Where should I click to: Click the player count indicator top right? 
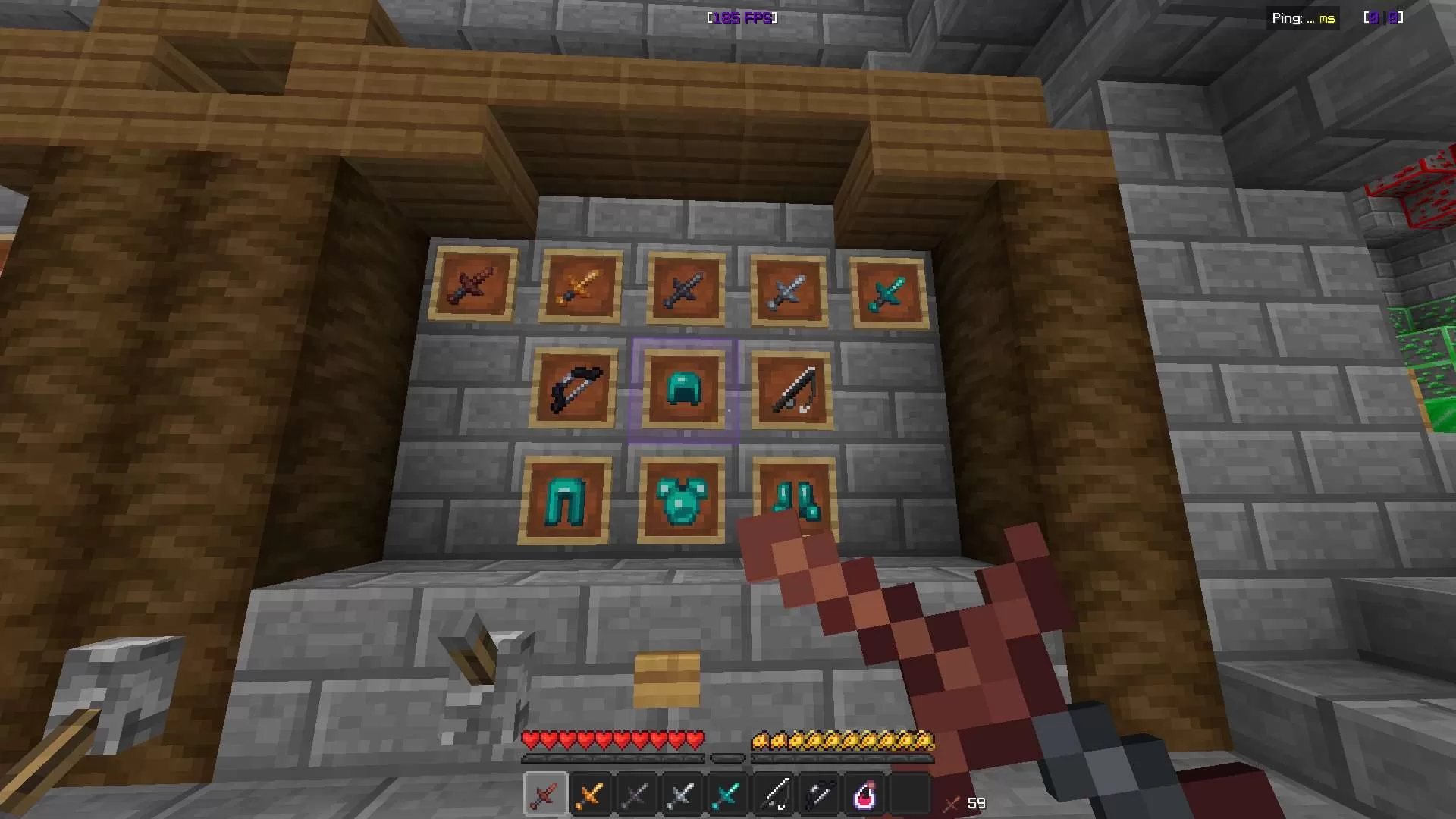[x=1385, y=17]
